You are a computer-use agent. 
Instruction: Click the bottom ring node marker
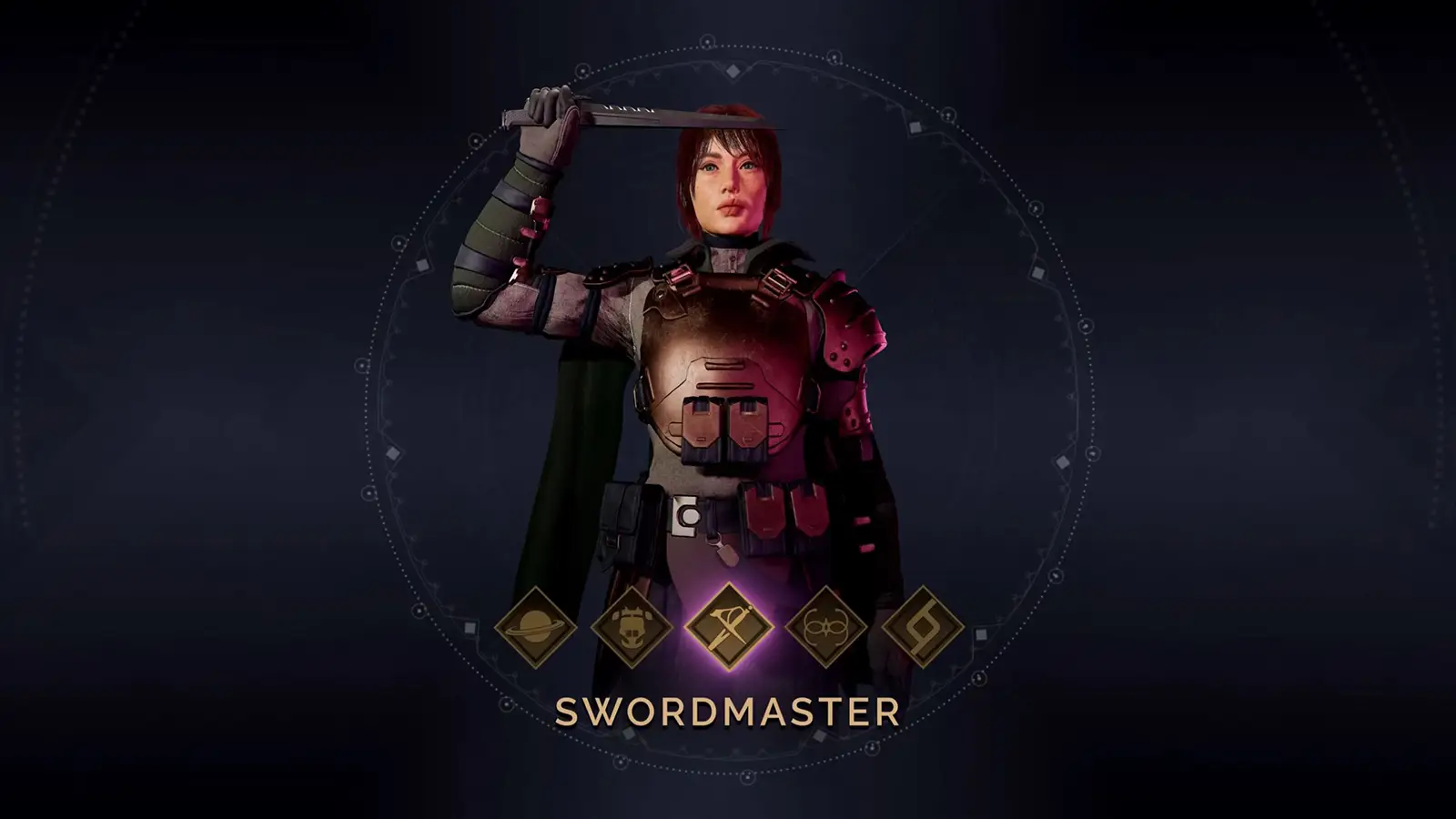[748, 777]
